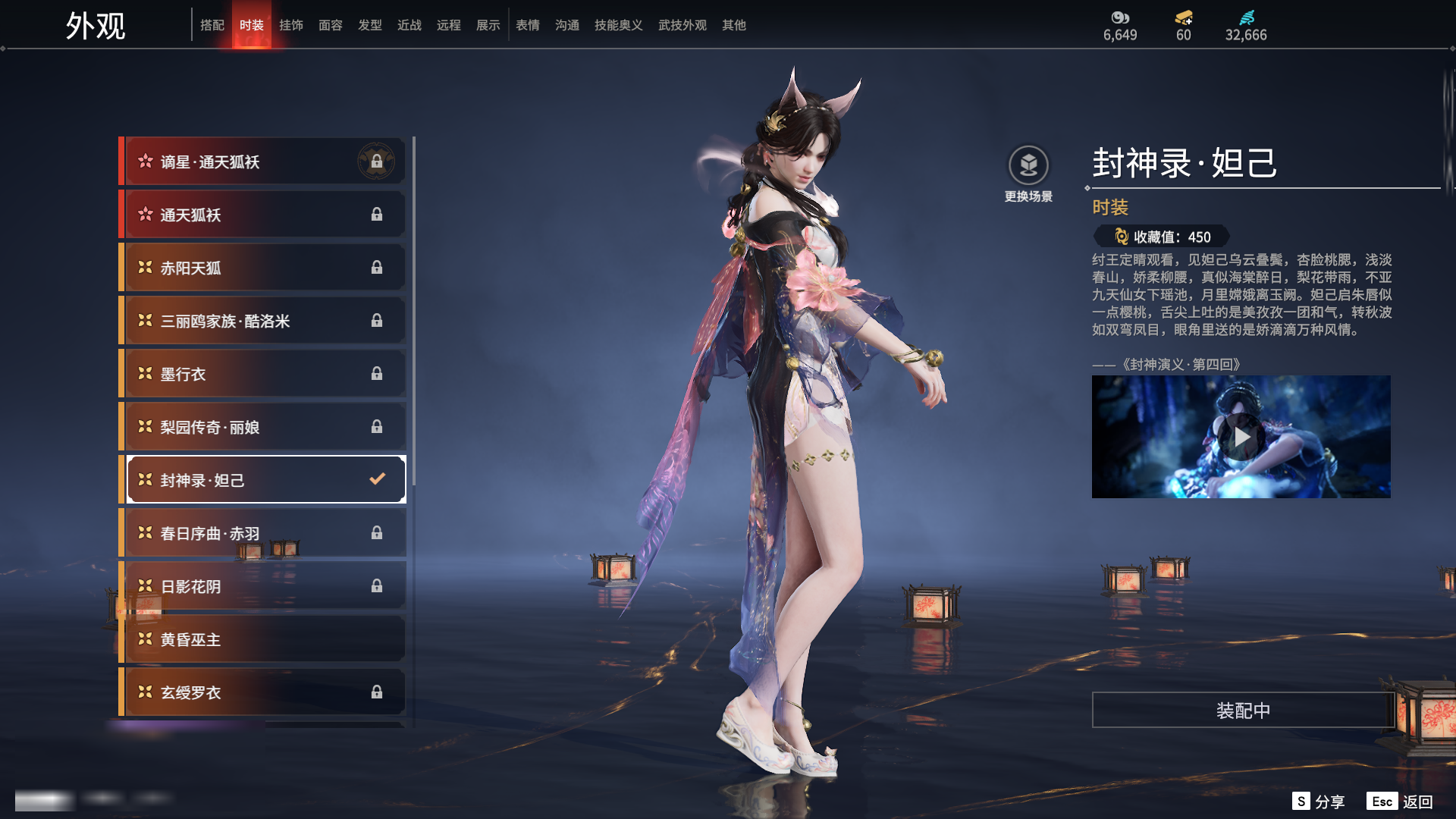The width and height of the screenshot is (1456, 819).
Task: Select the 谪星·通天狐袄 outfit
Action: (x=262, y=162)
